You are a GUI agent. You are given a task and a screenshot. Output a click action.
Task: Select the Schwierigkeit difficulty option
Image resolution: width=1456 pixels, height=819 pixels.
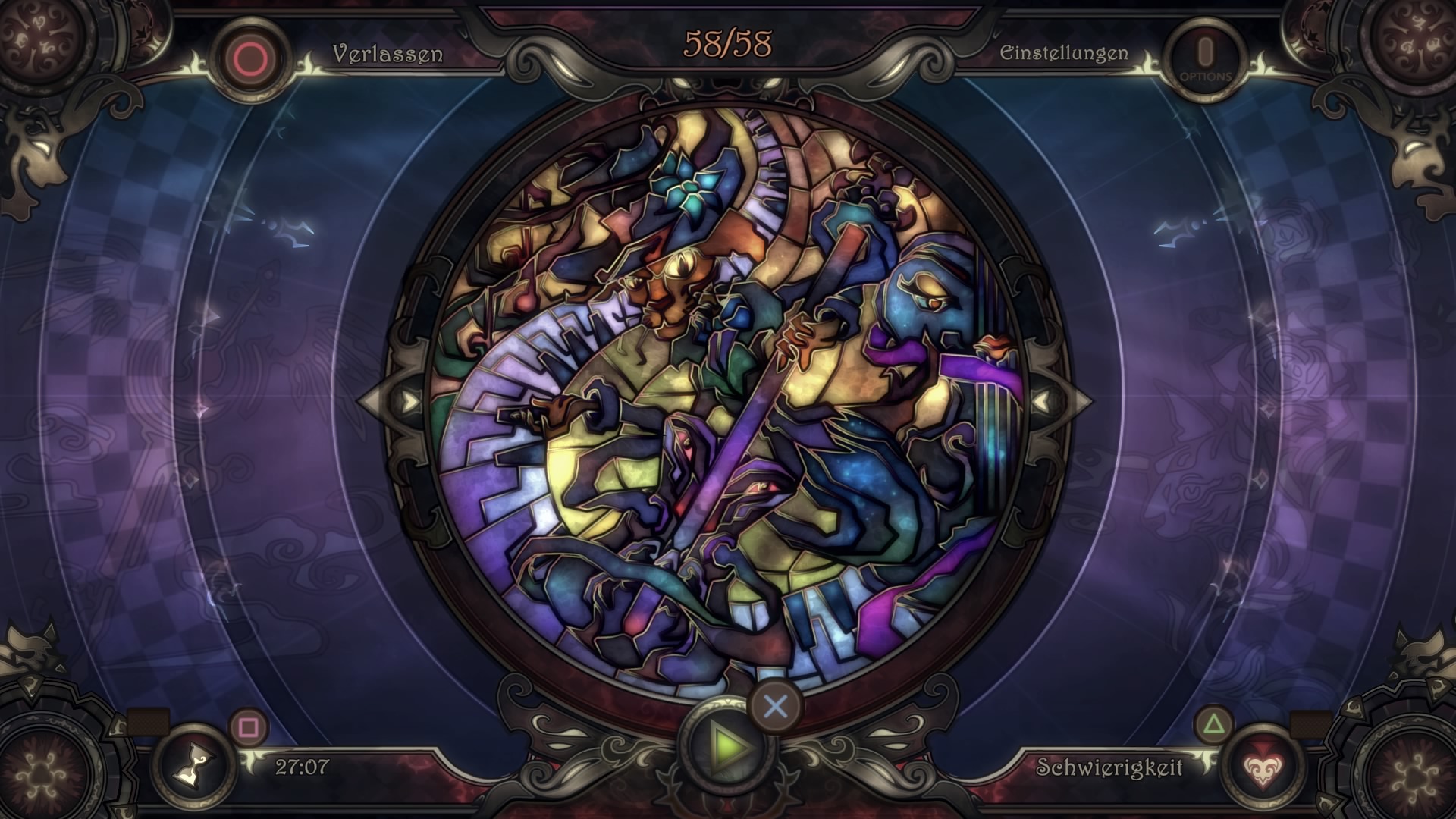pyautogui.click(x=1109, y=767)
